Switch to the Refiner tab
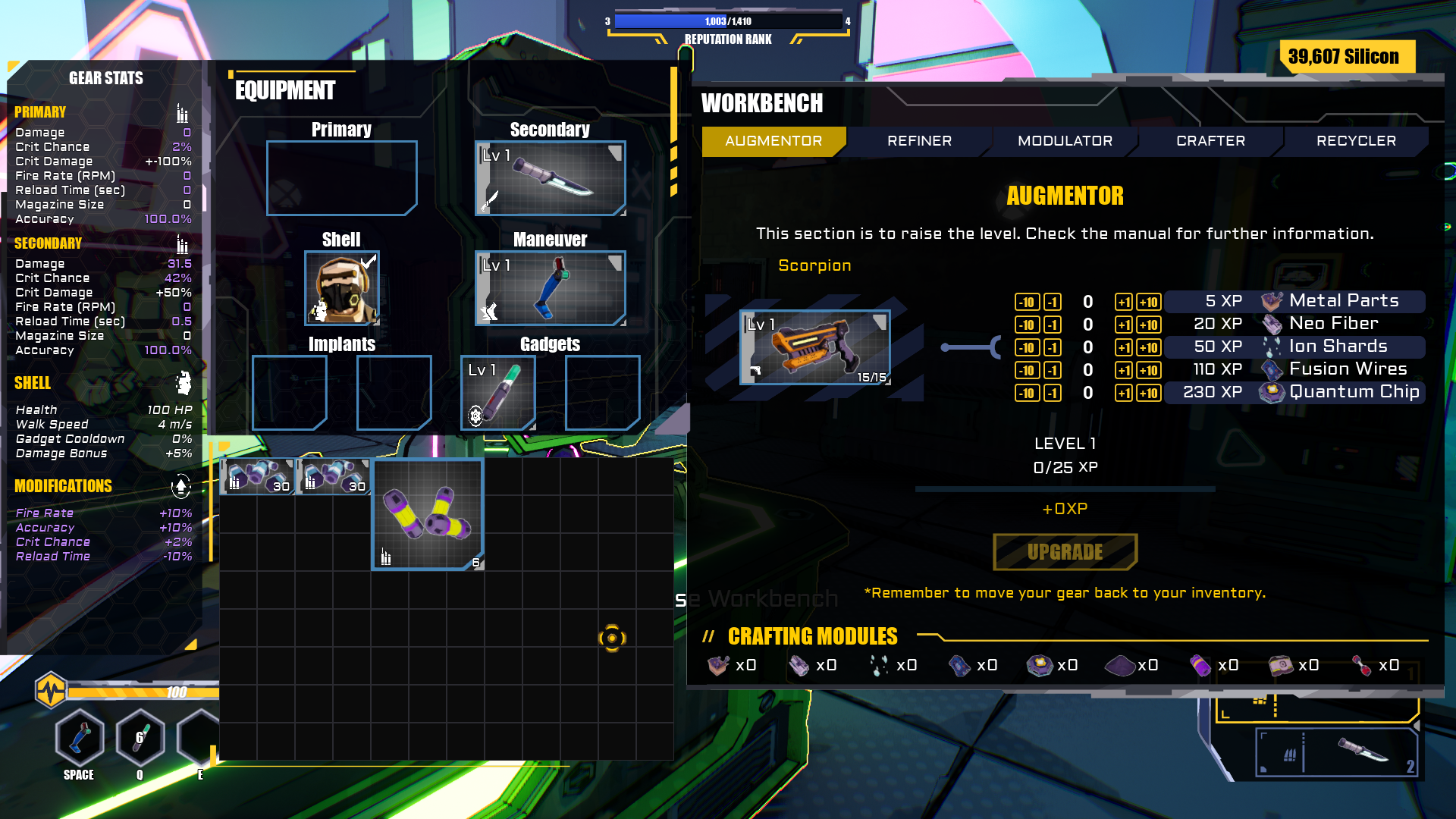1456x819 pixels. point(919,141)
